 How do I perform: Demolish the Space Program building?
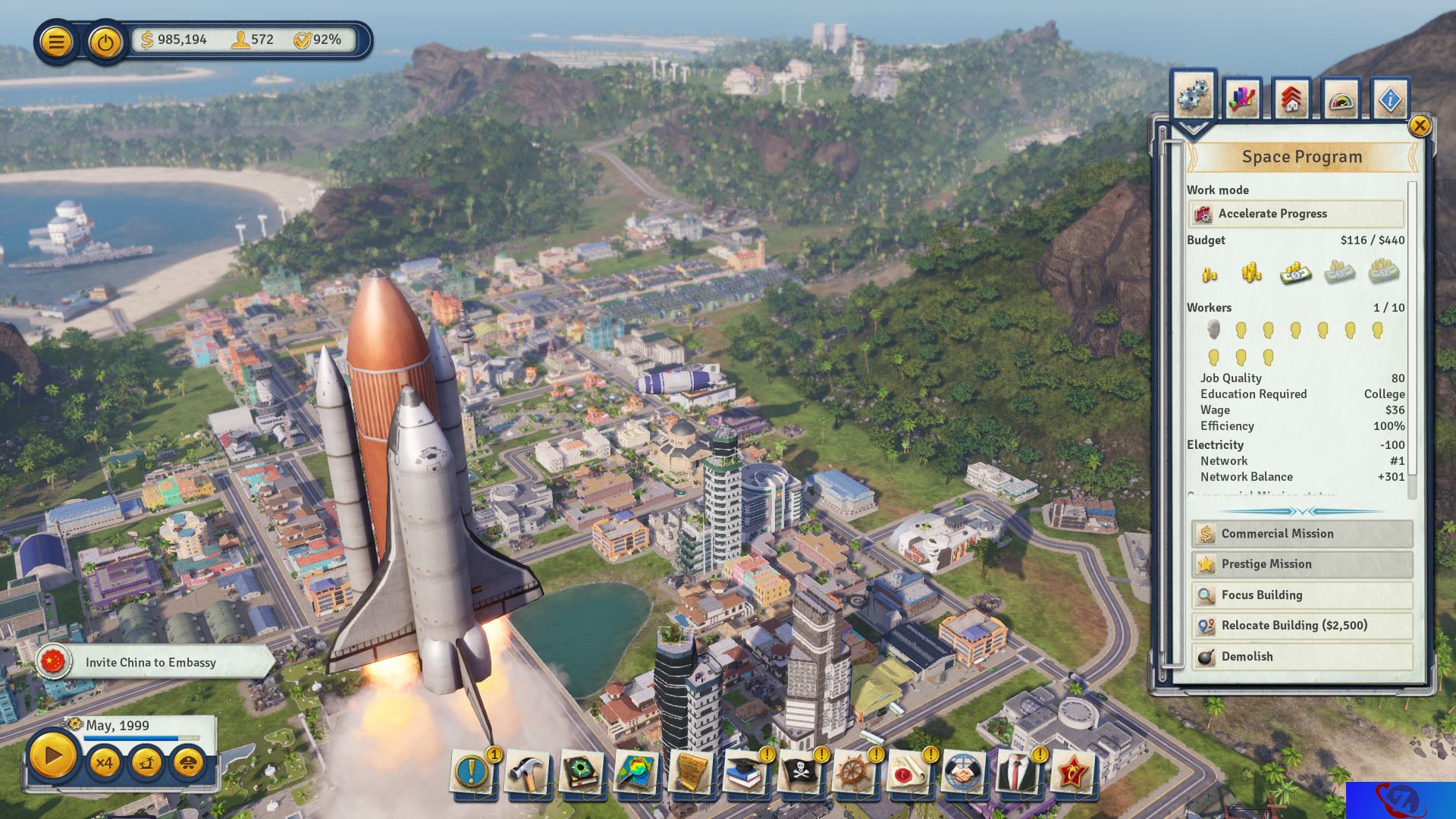[x=1301, y=657]
